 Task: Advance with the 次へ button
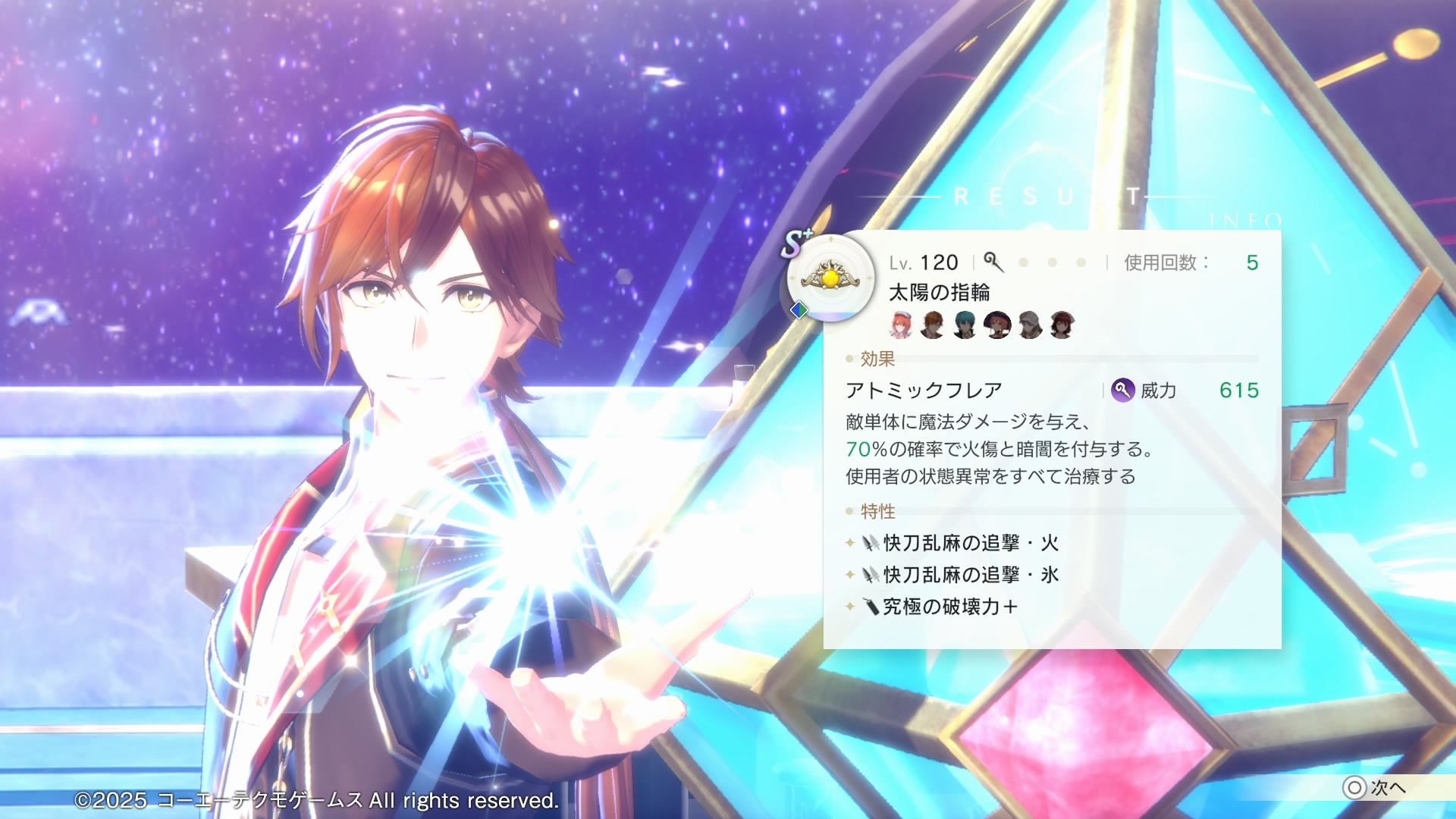pyautogui.click(x=1376, y=788)
